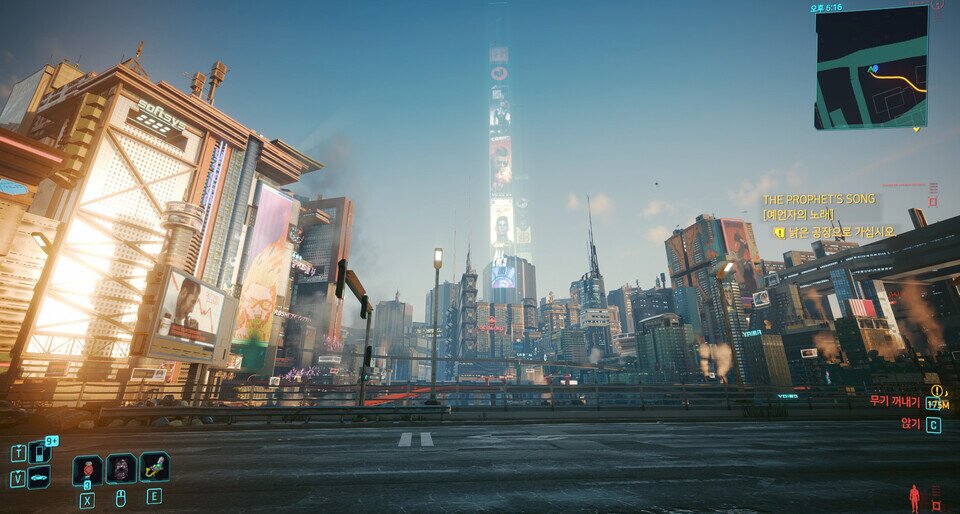Viewport: 960px width, 514px height.
Task: Open the minimap
Action: click(x=870, y=68)
